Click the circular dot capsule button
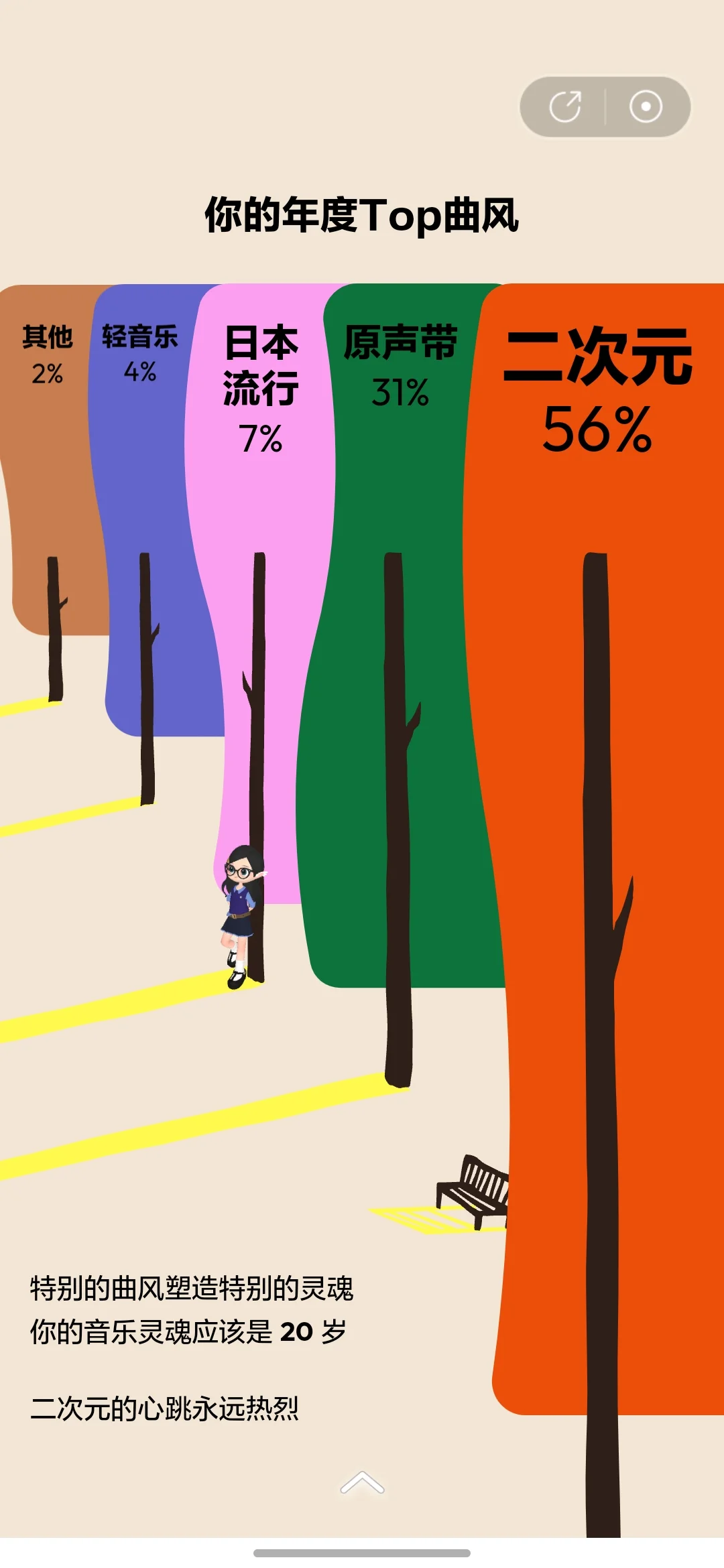Screen dimensions: 724x1568 tap(646, 107)
